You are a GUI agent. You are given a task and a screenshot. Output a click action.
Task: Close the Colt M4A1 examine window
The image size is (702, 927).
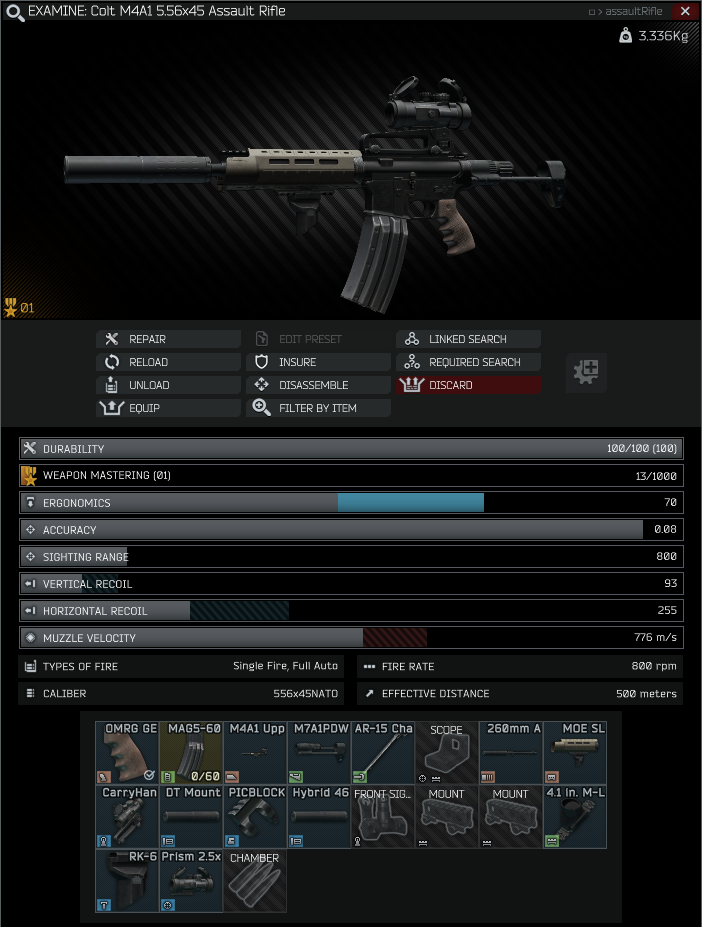click(x=685, y=11)
